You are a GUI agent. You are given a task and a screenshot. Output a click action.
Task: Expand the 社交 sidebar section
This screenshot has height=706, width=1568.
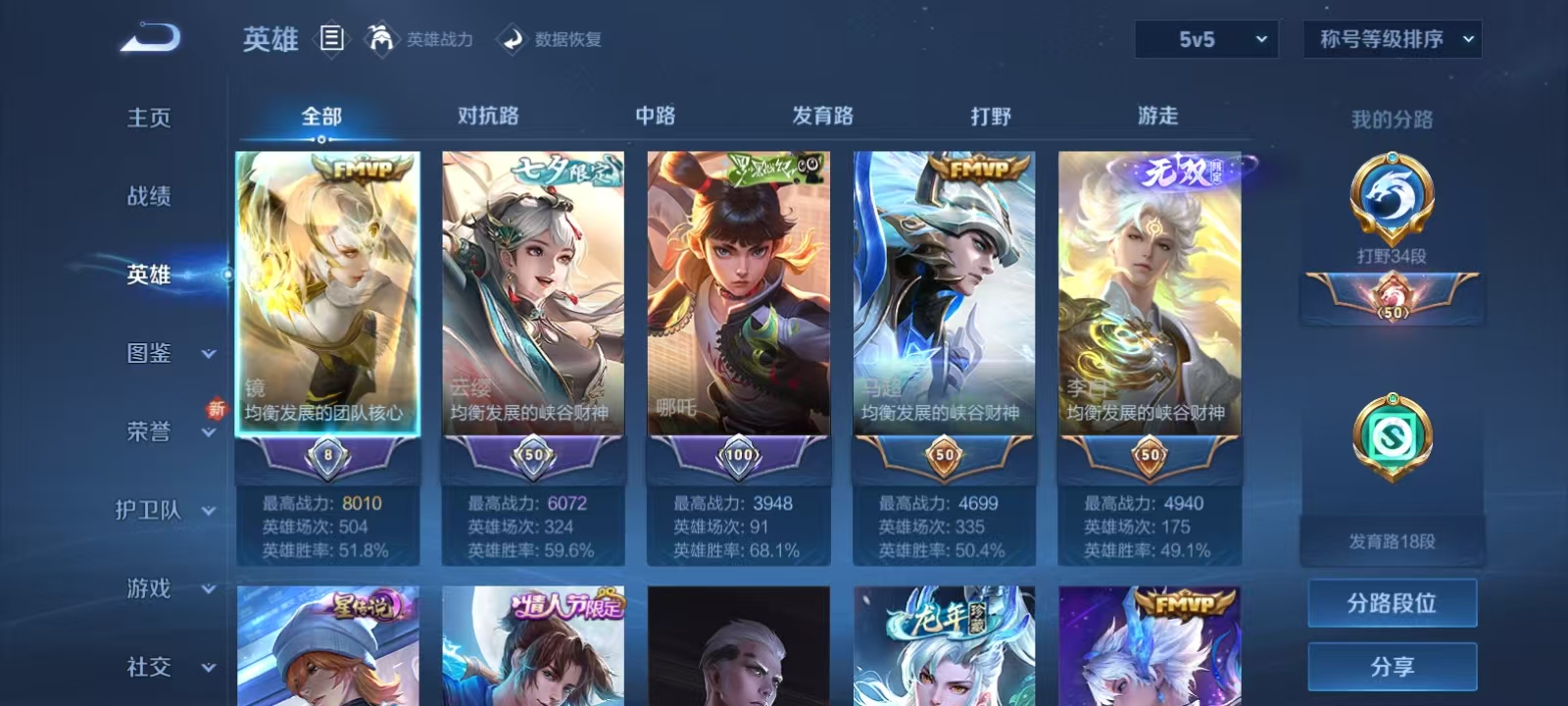149,668
